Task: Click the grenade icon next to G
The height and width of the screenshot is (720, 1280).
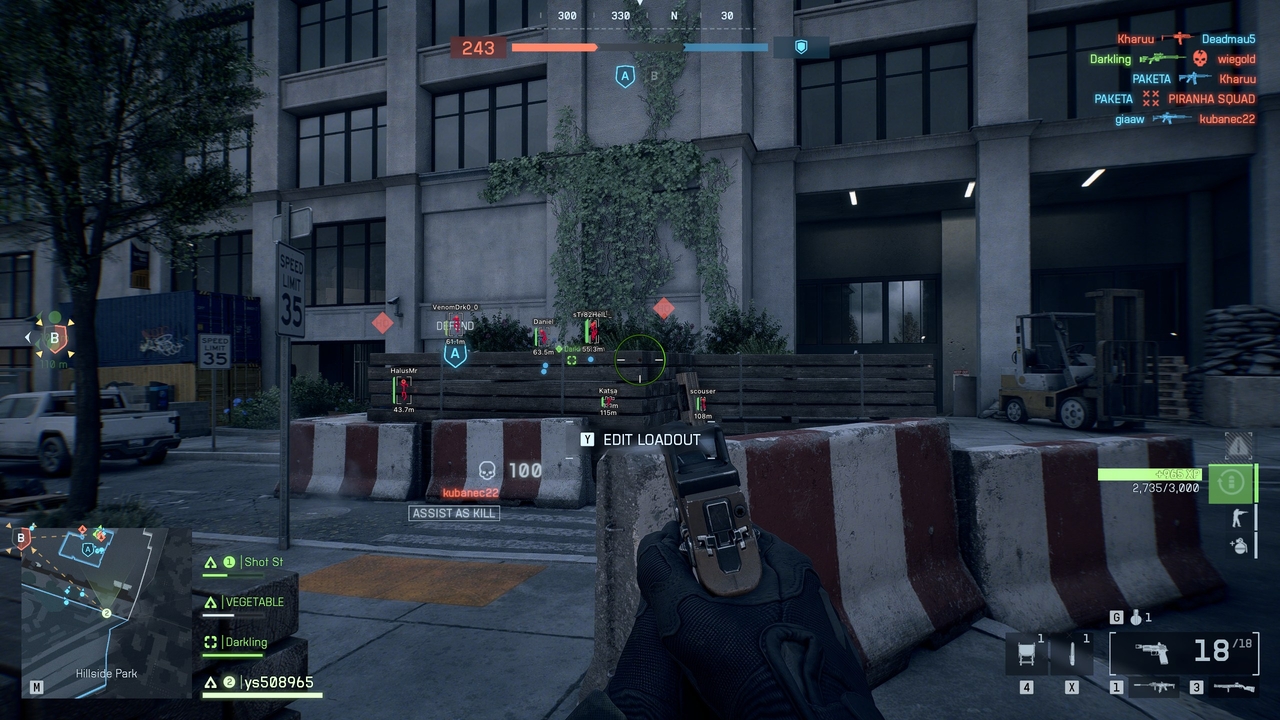Action: [x=1138, y=617]
